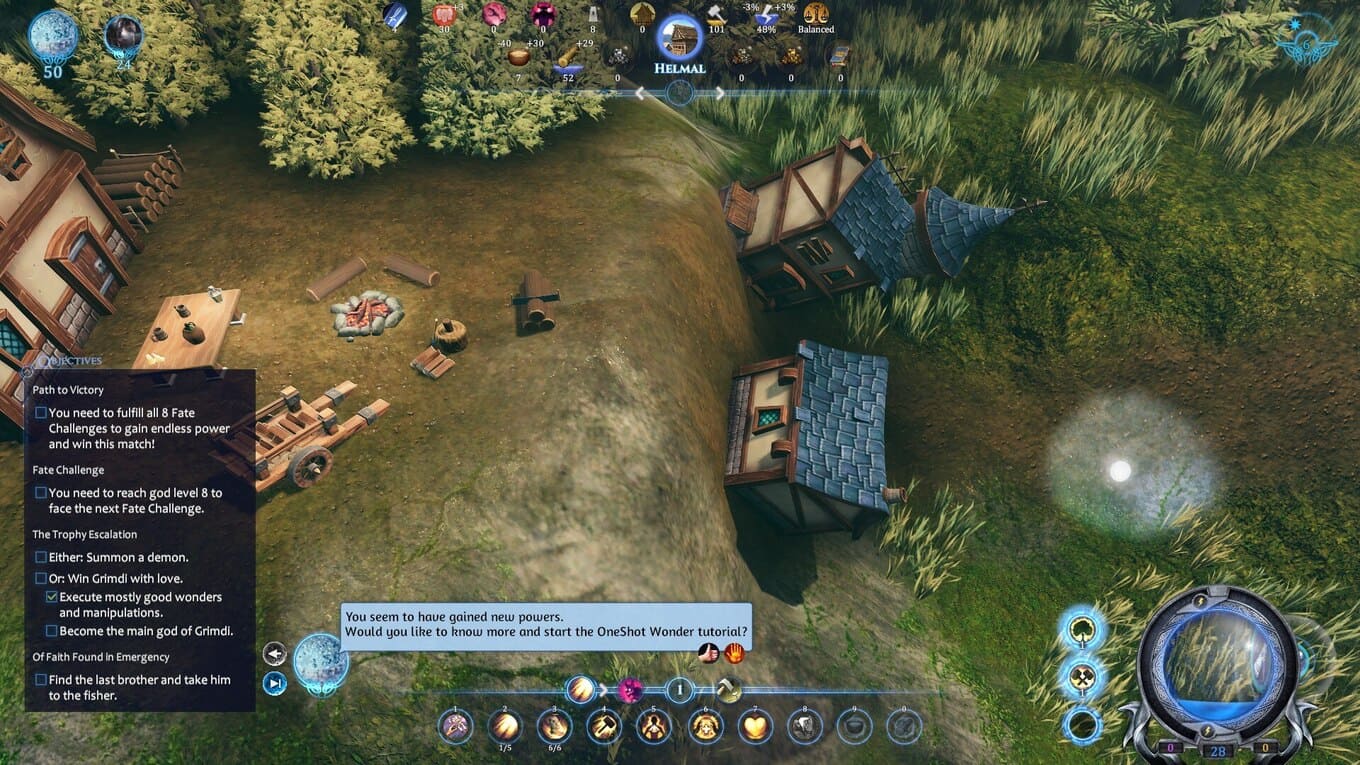Image resolution: width=1360 pixels, height=765 pixels.
Task: Decline the tutorial with the red hand icon
Action: pos(734,653)
